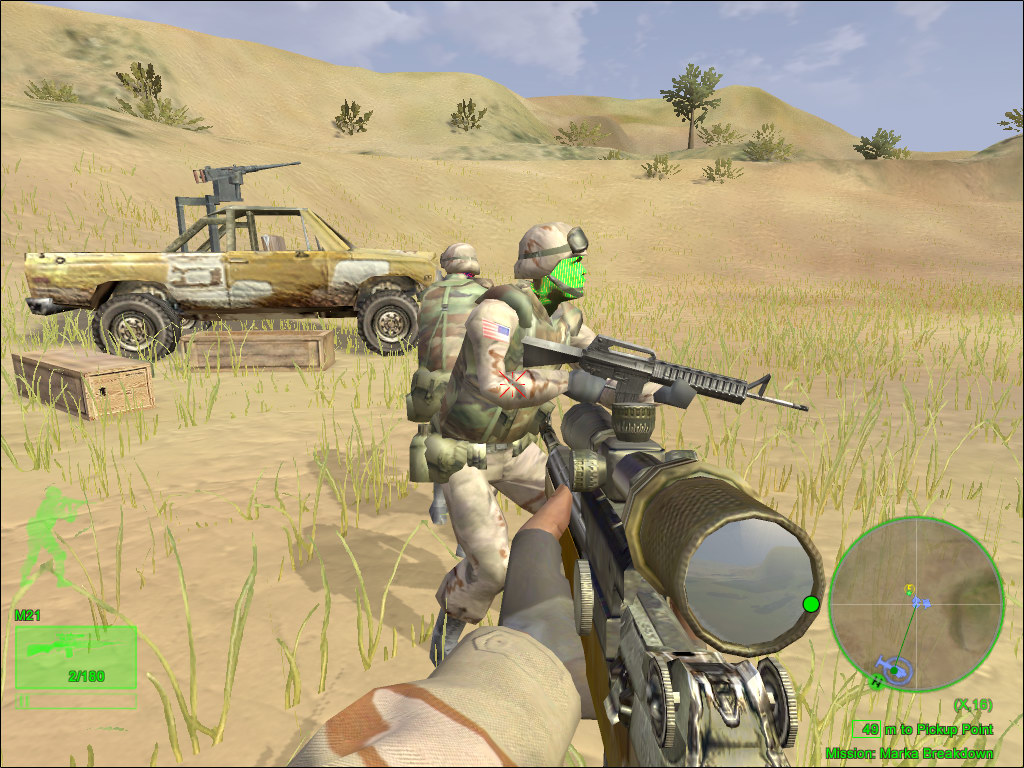
Task: Select the M21 sniper rifle weapon panel
Action: tap(76, 657)
